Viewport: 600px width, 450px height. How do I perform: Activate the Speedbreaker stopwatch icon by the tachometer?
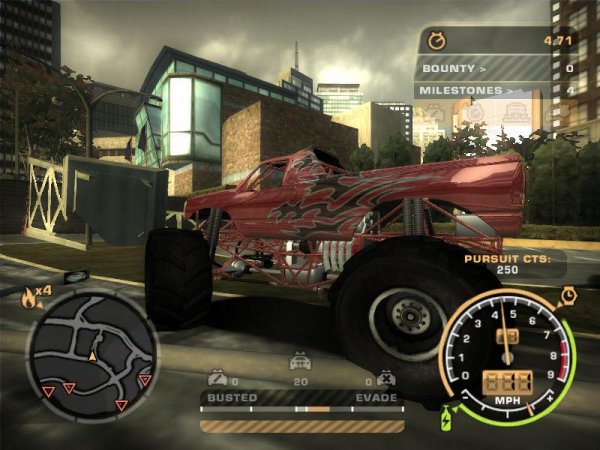point(567,296)
